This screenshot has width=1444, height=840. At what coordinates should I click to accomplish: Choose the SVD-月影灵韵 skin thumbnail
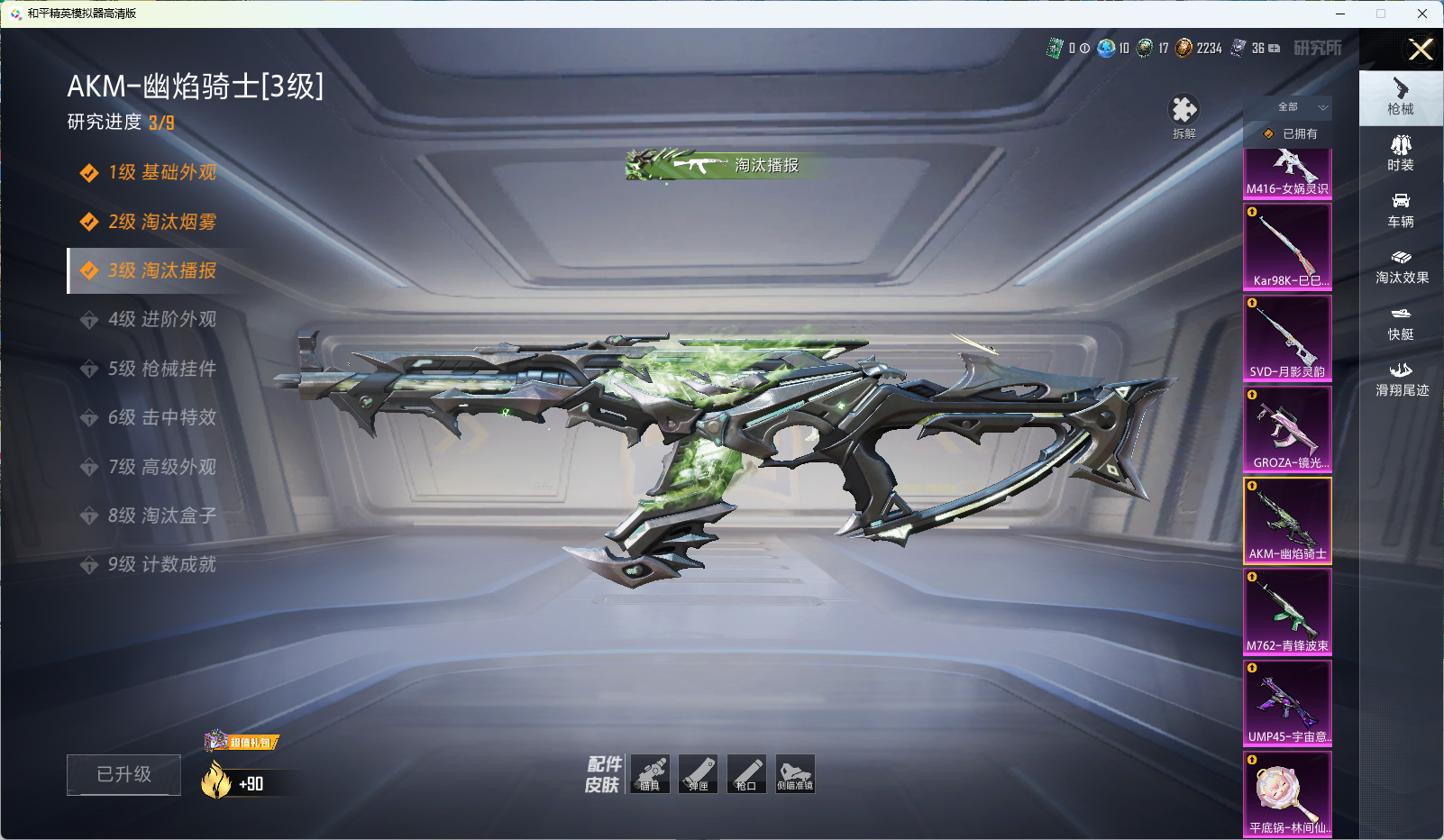[x=1287, y=338]
